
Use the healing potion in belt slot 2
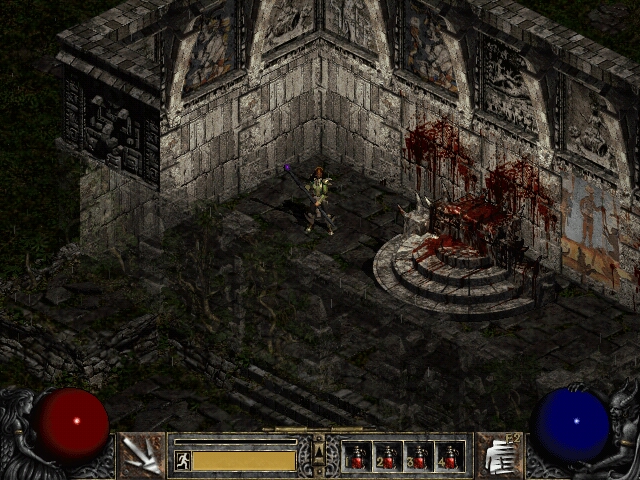(x=388, y=457)
